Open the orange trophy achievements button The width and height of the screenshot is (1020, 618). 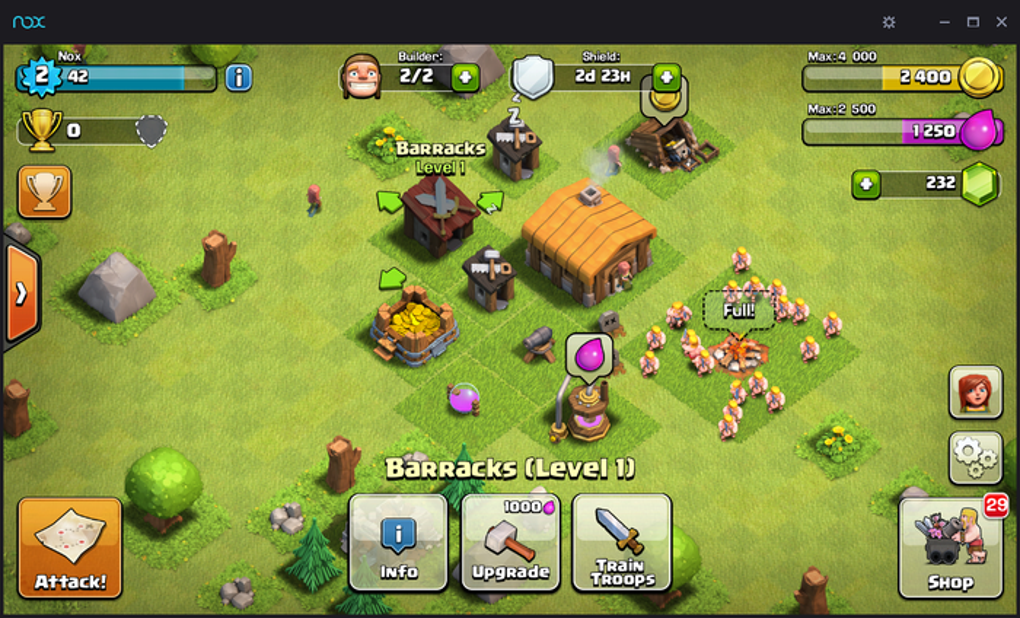click(x=45, y=191)
